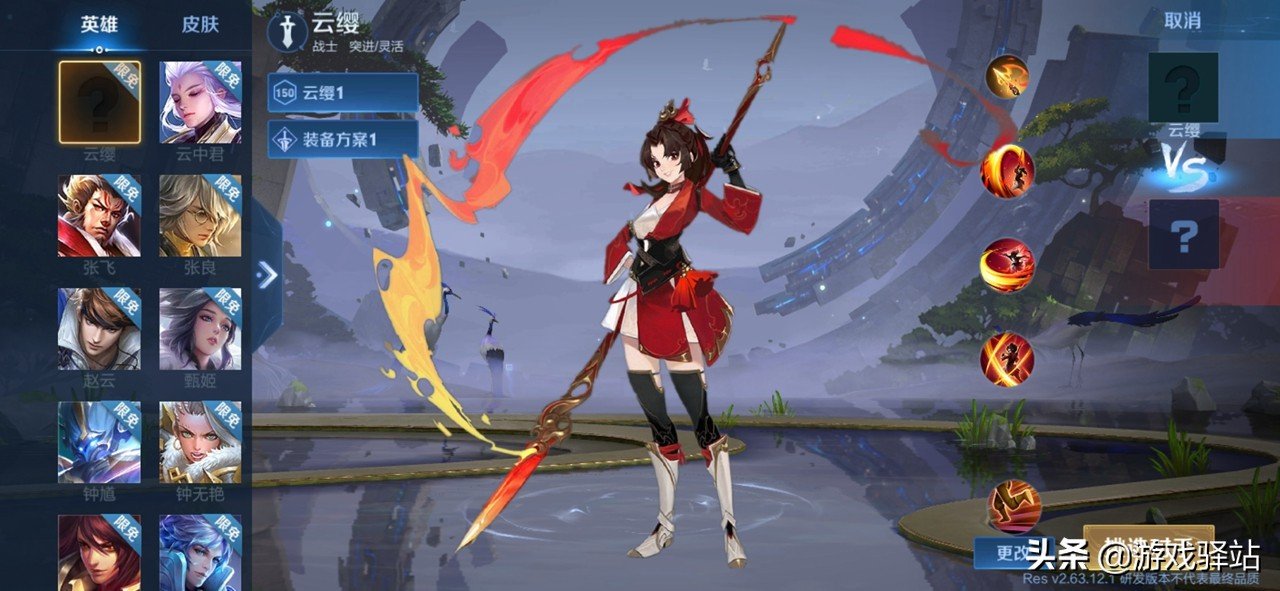Switch to the 英雄 tab
Viewport: 1280px width, 591px height.
coord(98,25)
